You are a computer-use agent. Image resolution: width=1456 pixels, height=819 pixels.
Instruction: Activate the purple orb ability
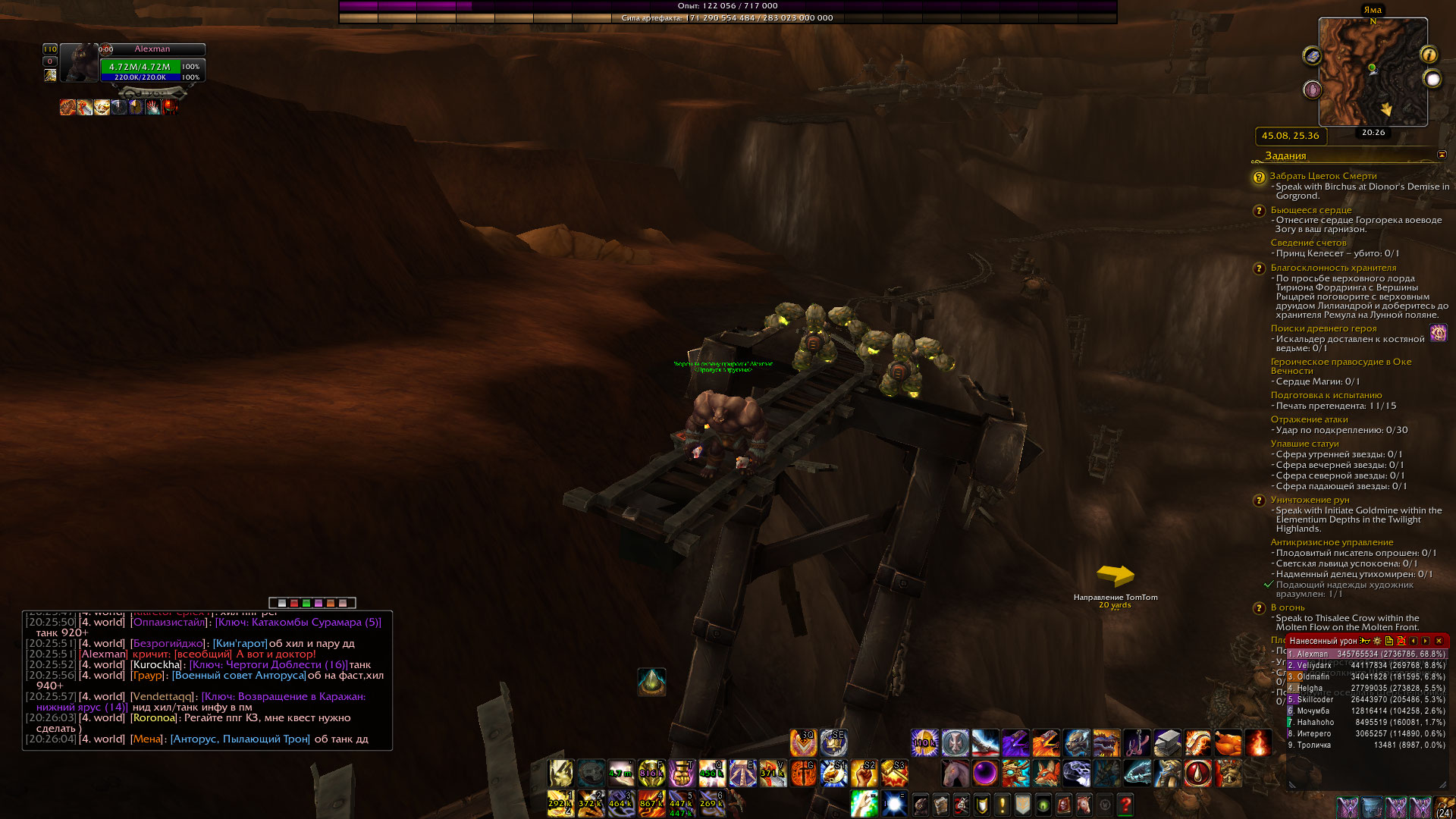click(985, 773)
